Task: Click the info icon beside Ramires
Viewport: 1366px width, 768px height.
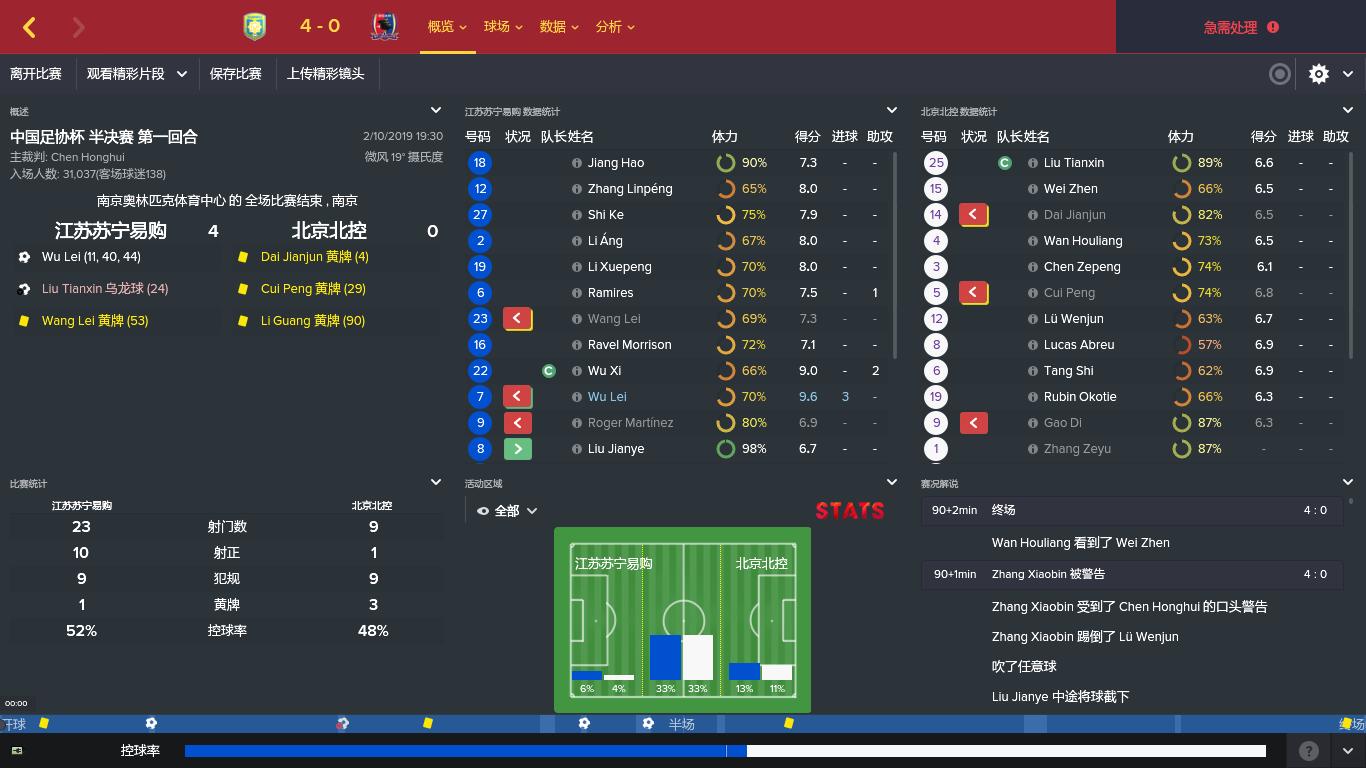Action: 578,292
